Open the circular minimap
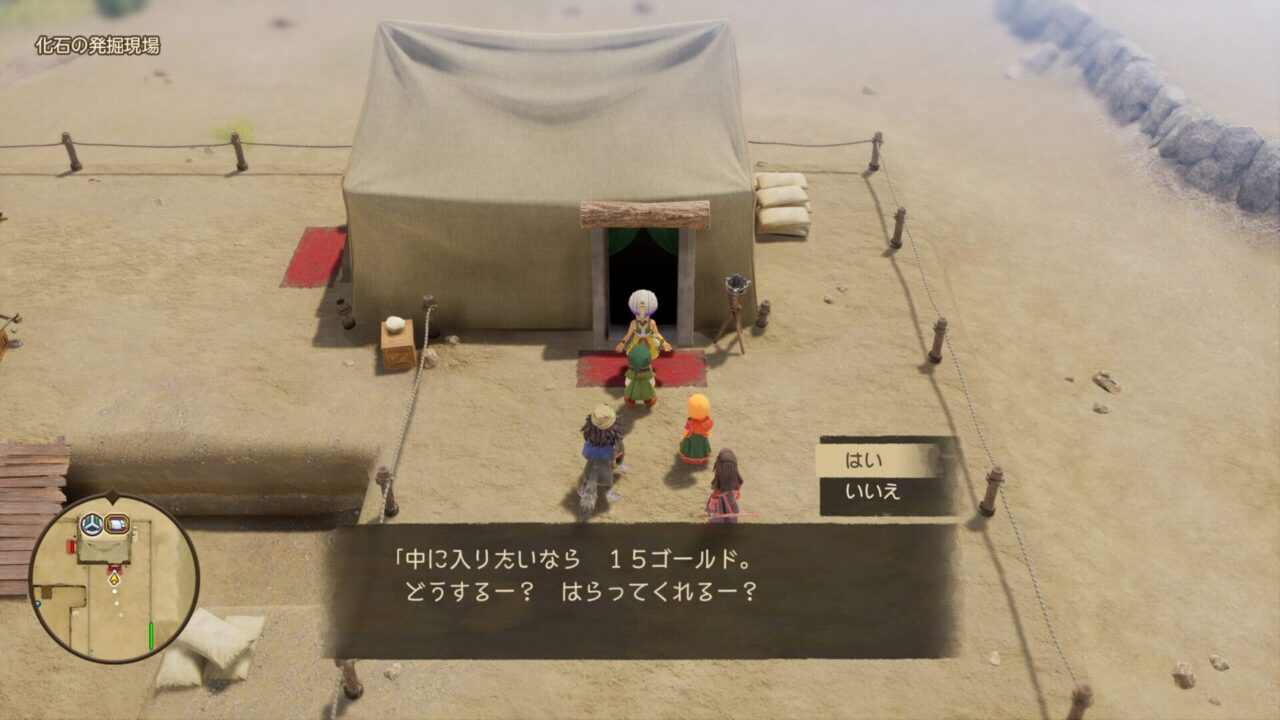Image resolution: width=1280 pixels, height=720 pixels. [113, 578]
